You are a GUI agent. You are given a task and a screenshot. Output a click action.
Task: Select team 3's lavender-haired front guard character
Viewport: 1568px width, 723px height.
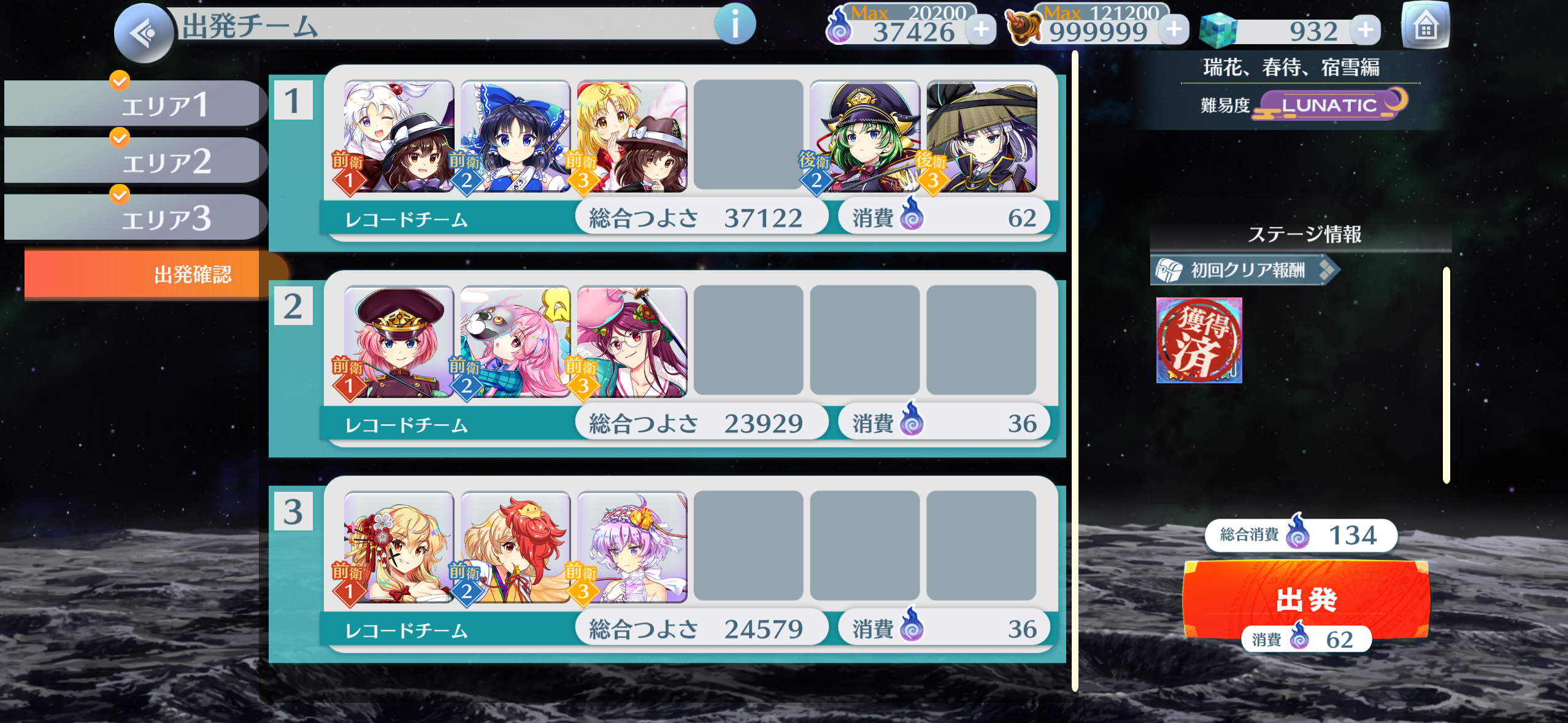(x=632, y=547)
